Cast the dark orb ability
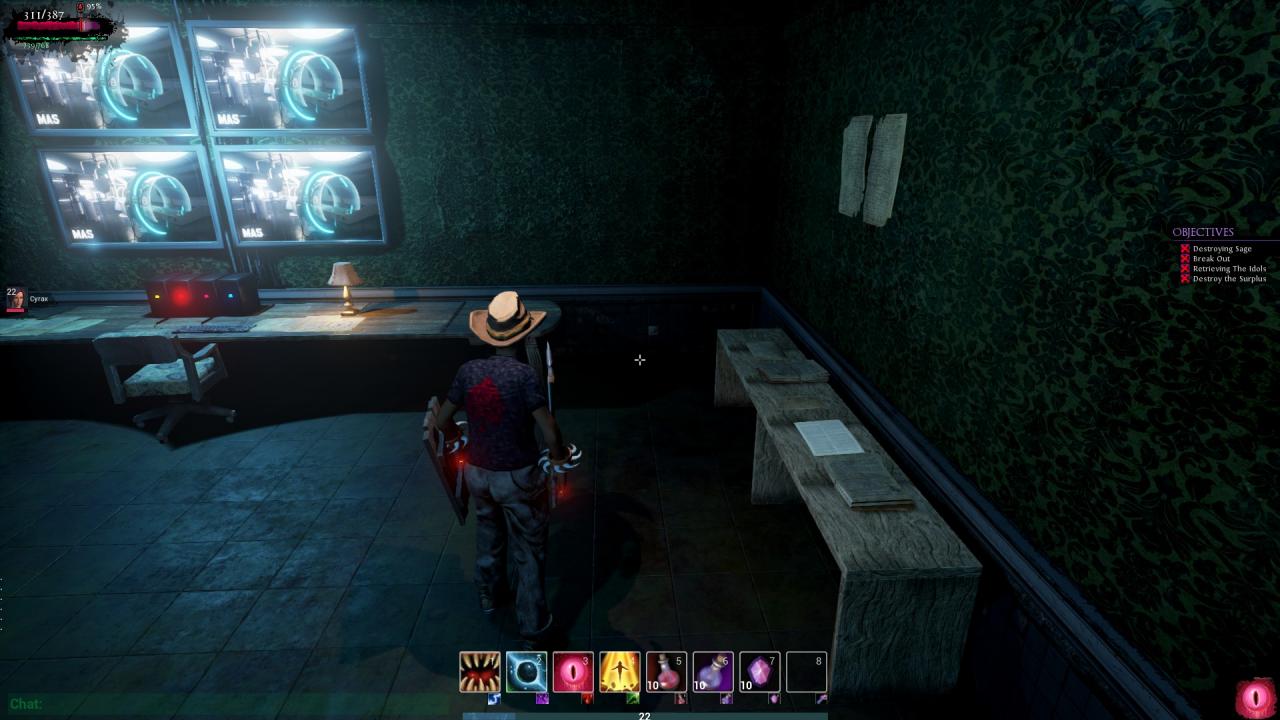The height and width of the screenshot is (720, 1280). pyautogui.click(x=526, y=672)
